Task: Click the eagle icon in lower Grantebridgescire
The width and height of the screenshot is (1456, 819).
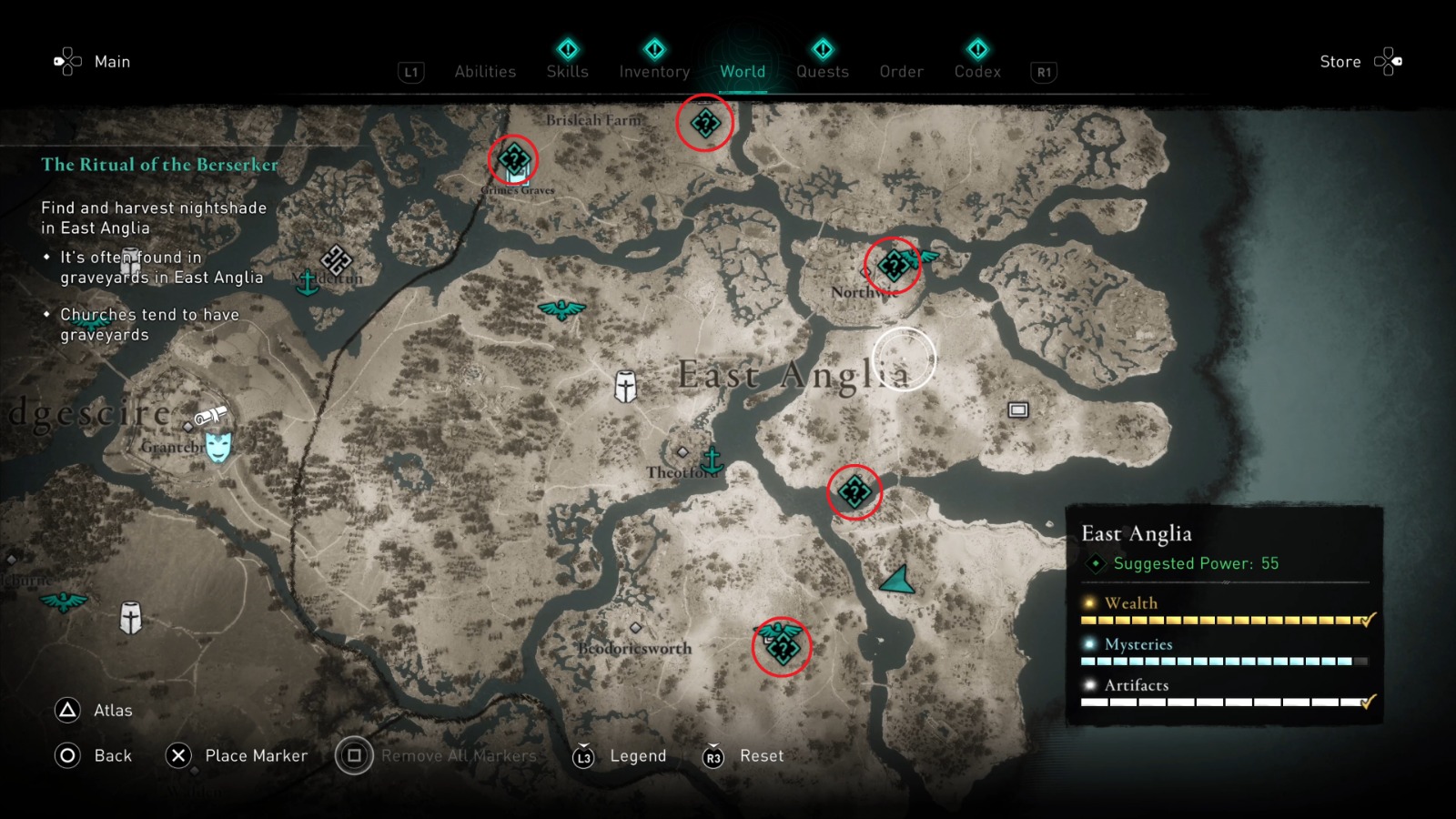Action: pyautogui.click(x=66, y=602)
